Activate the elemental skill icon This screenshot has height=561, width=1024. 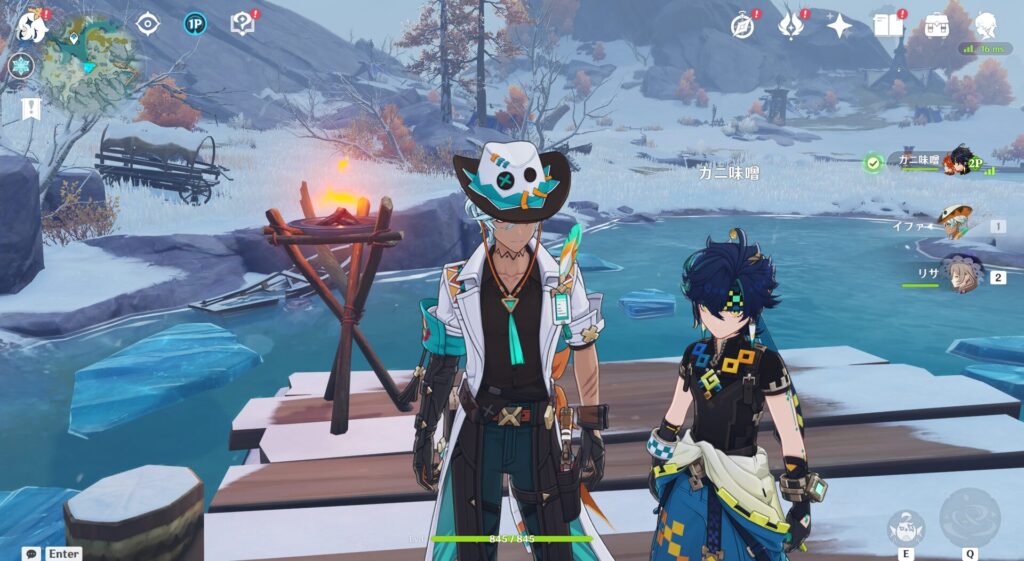[905, 527]
